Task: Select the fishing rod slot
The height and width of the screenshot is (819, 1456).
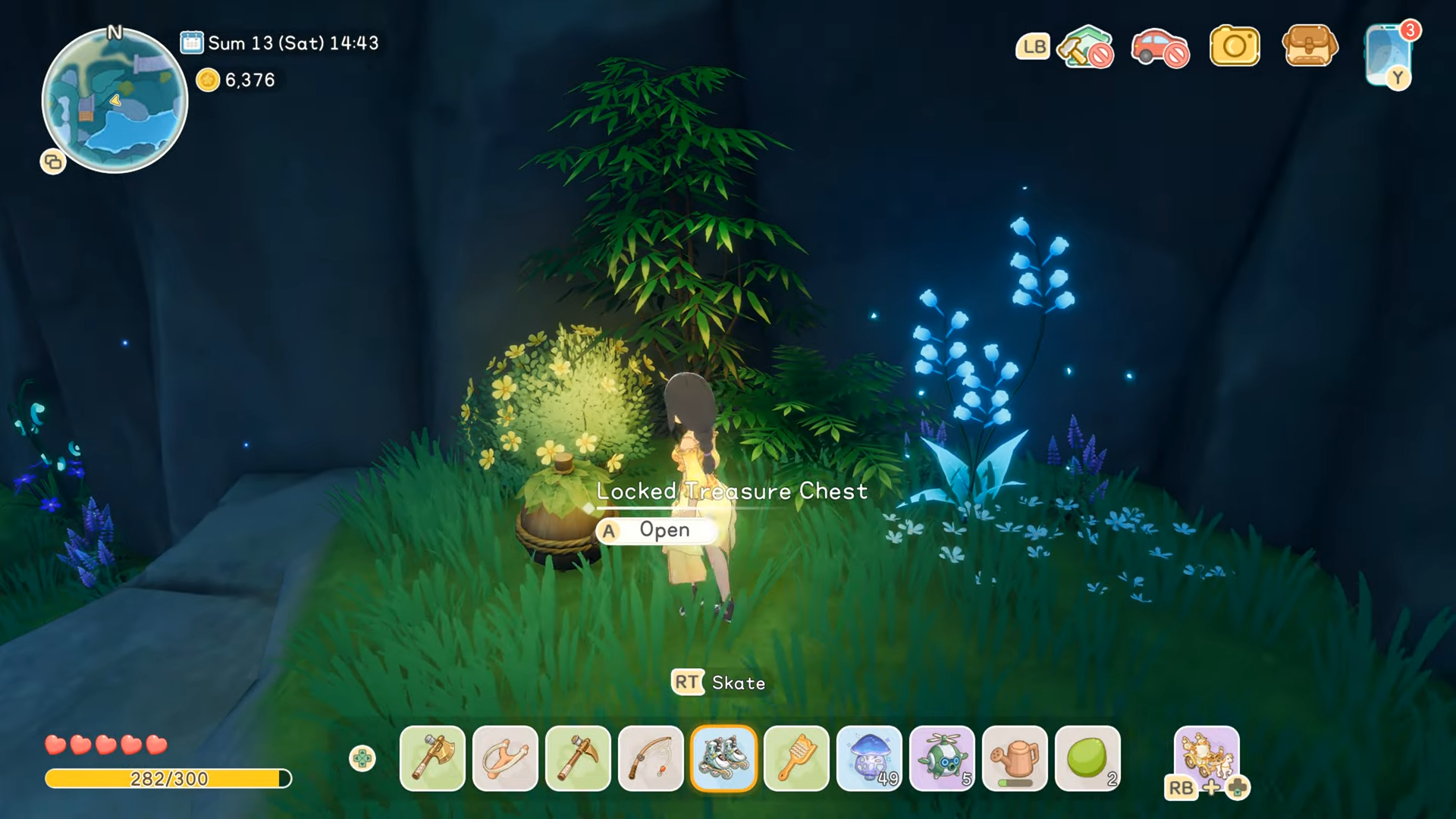Action: click(x=651, y=758)
